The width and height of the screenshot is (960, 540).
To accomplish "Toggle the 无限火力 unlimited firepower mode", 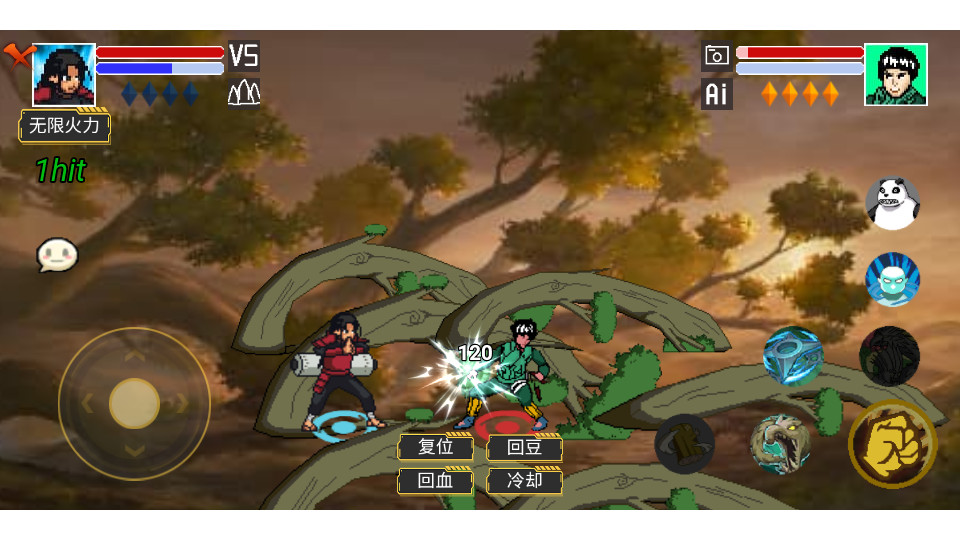I will point(65,126).
